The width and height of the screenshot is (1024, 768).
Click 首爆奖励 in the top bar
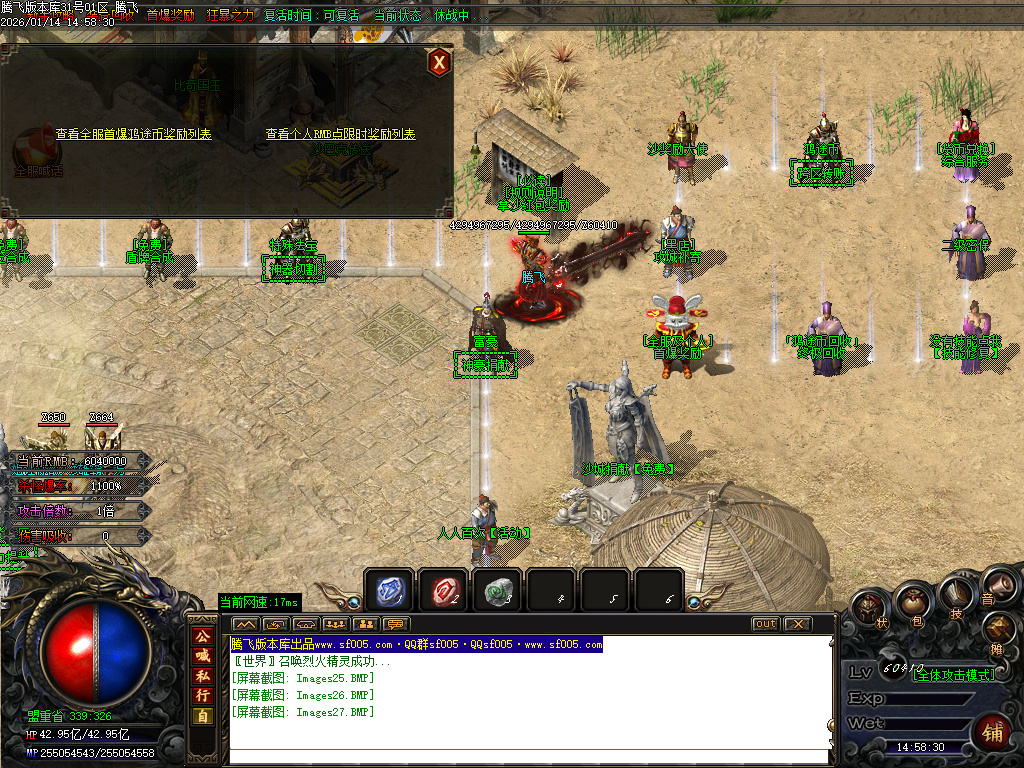tap(170, 15)
